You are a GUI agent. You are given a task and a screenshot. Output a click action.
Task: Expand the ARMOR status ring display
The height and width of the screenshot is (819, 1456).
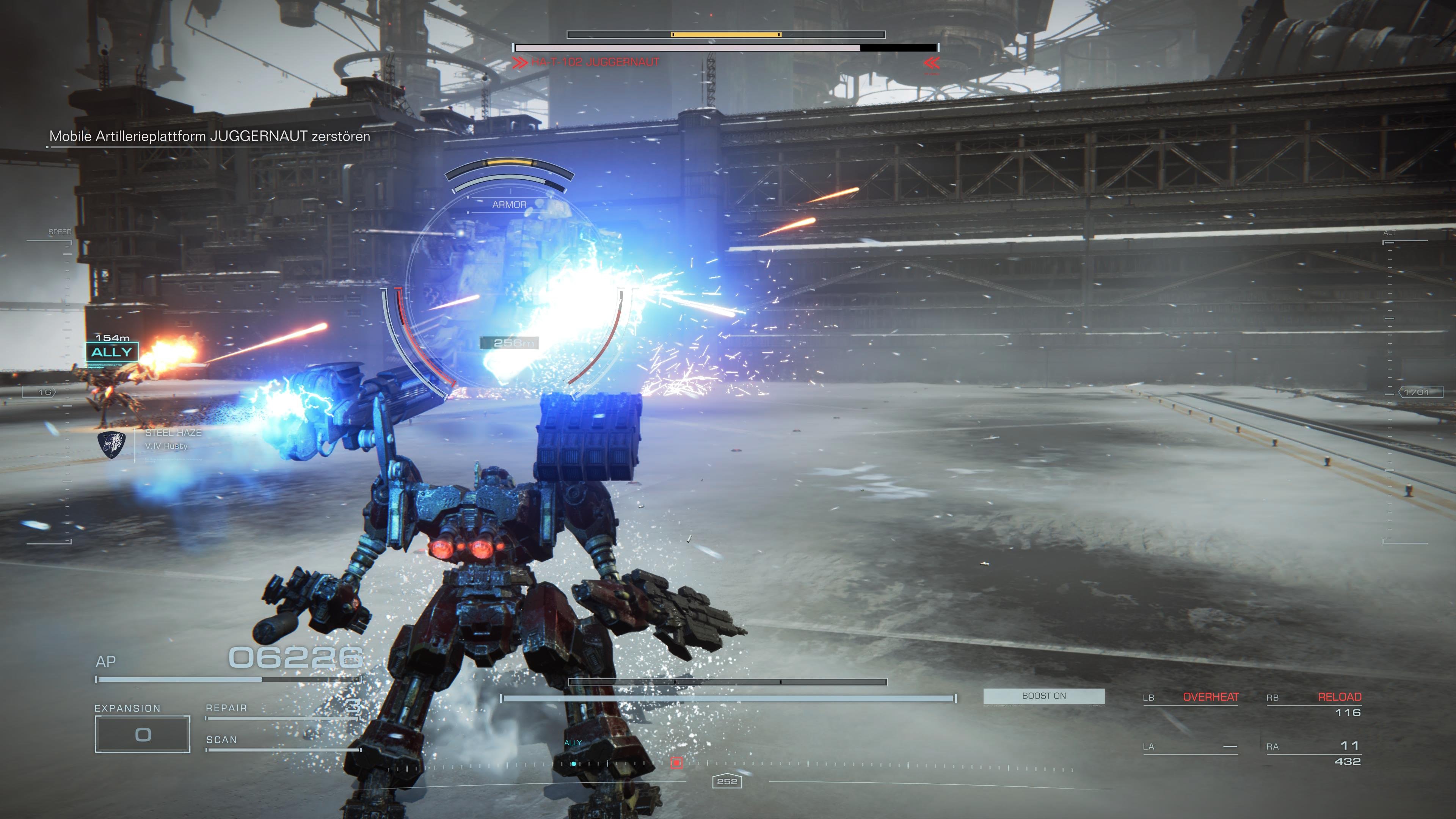[x=510, y=205]
